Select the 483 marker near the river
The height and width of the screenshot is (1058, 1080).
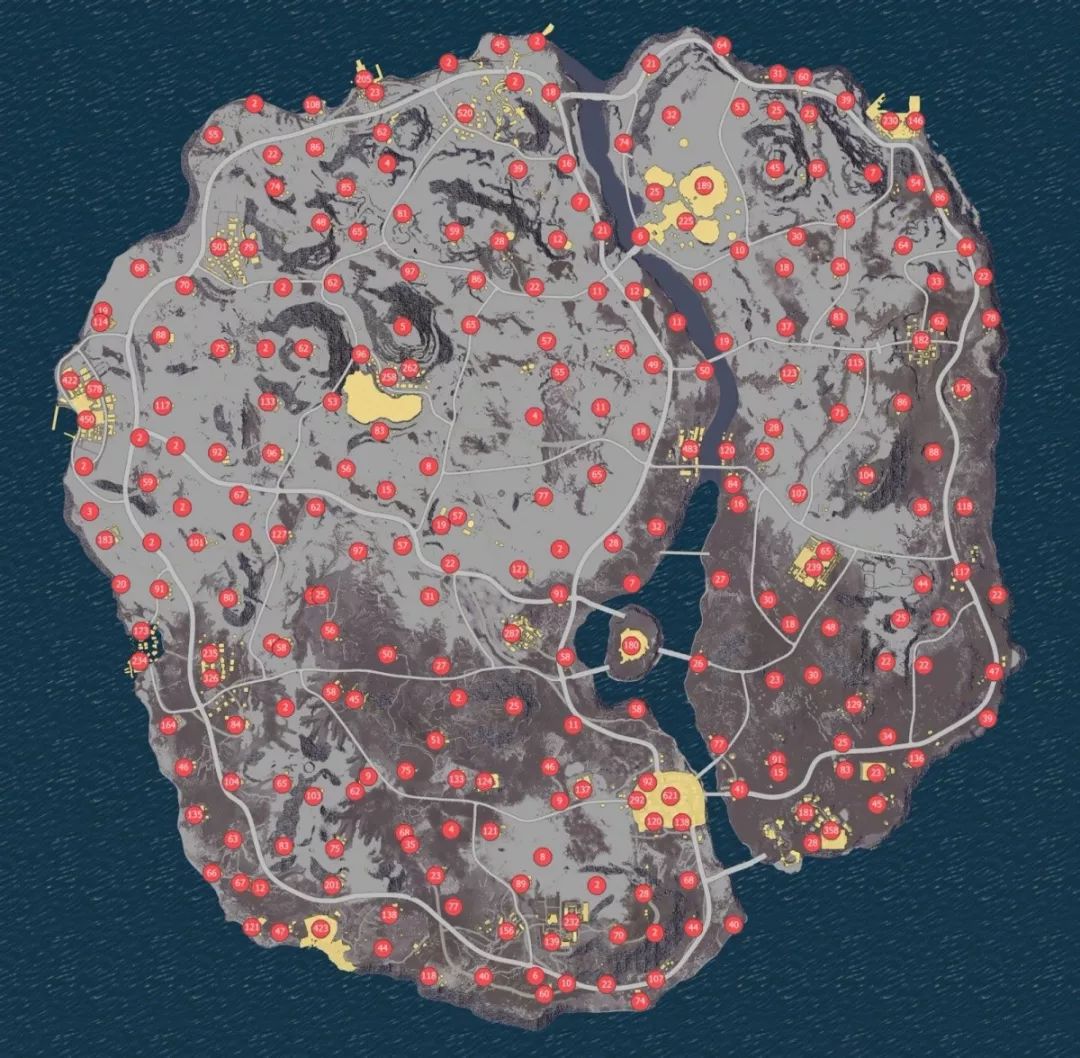pyautogui.click(x=690, y=450)
